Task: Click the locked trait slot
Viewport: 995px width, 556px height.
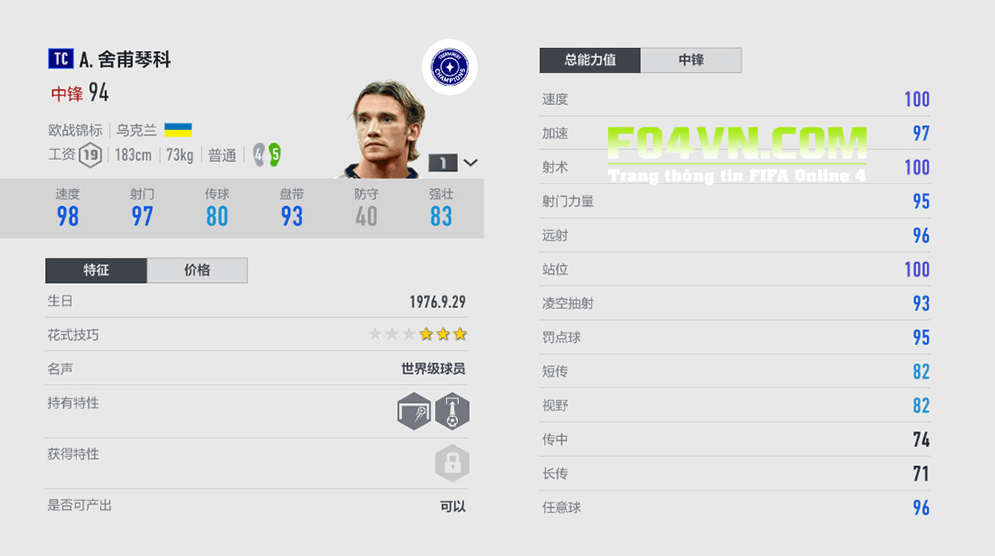Action: point(452,463)
